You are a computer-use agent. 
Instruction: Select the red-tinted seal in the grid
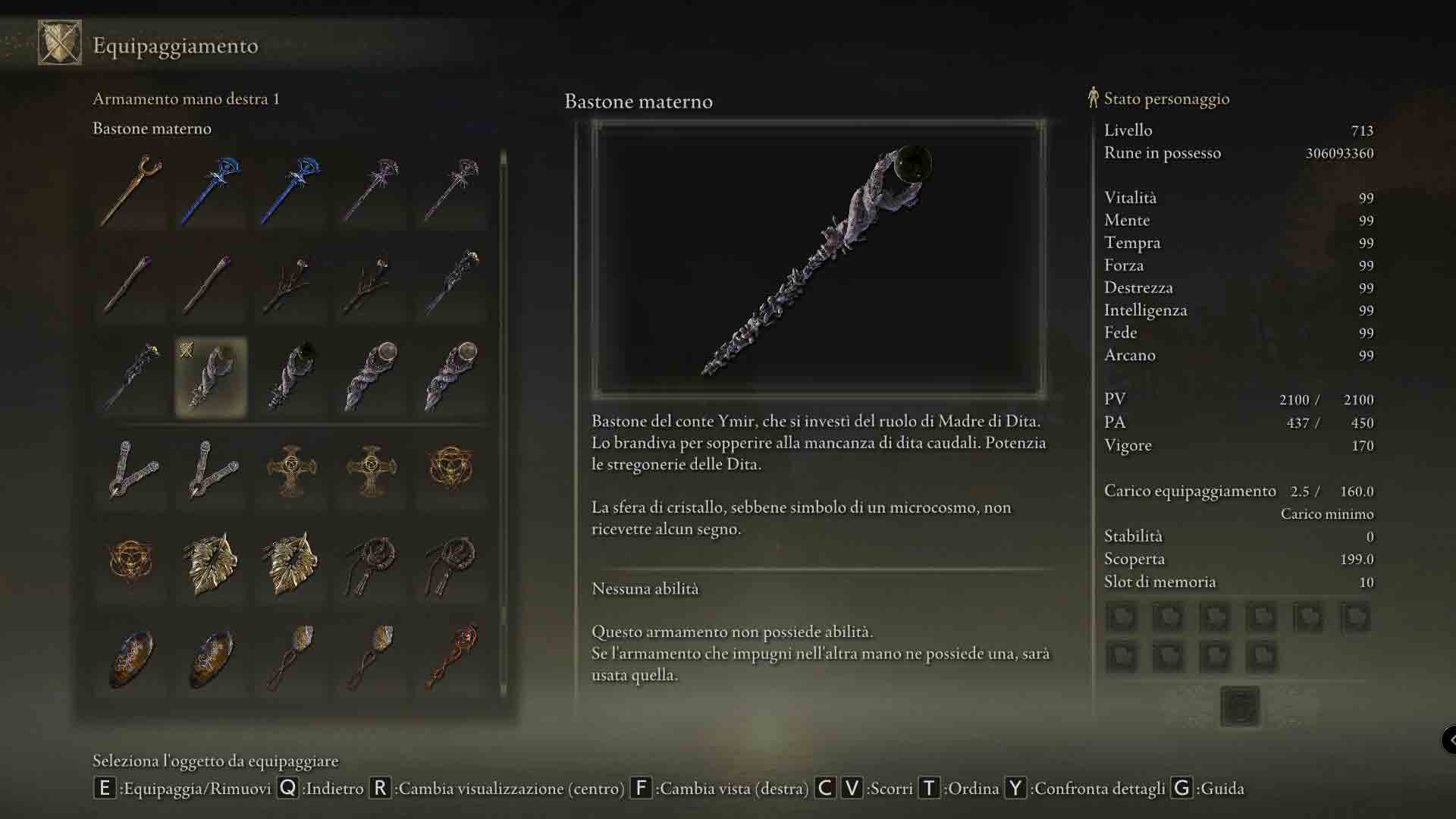pyautogui.click(x=451, y=657)
